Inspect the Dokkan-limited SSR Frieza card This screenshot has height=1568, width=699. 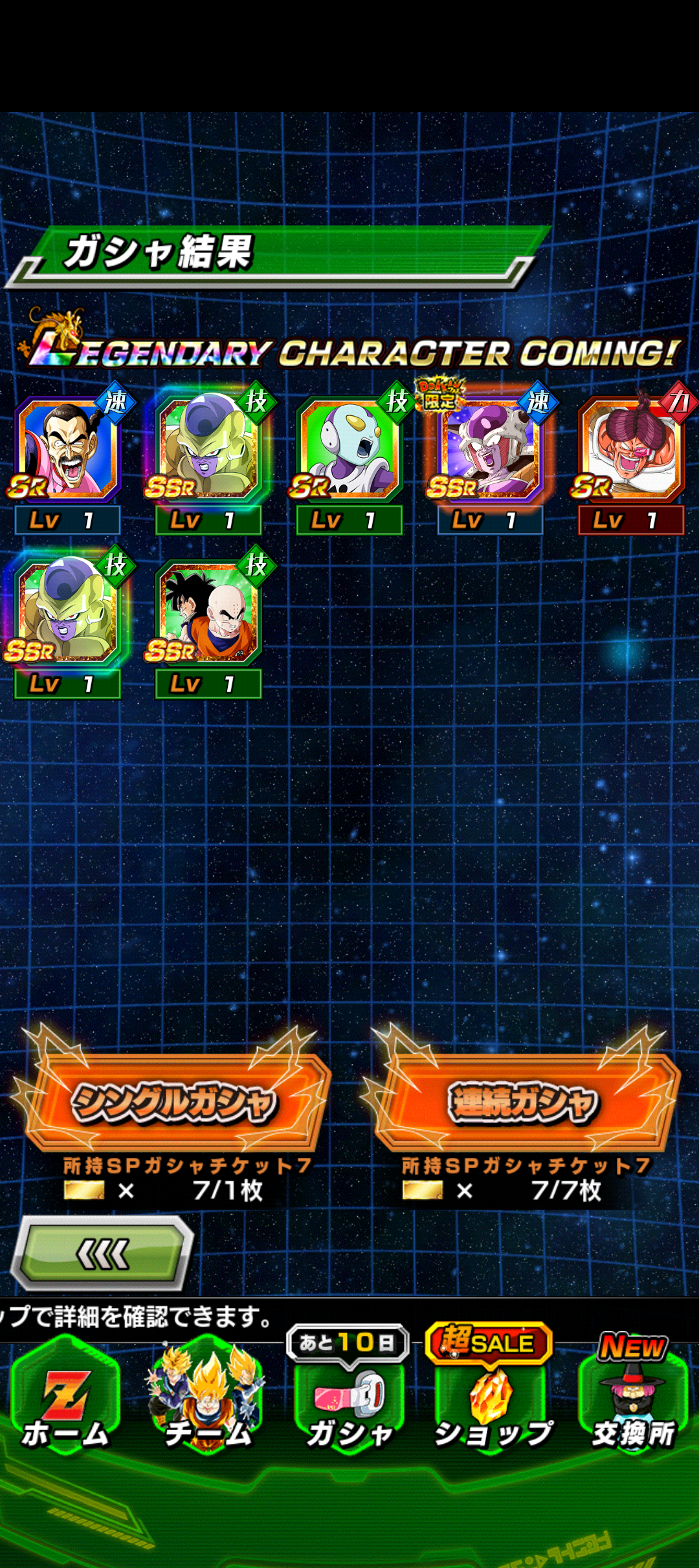(x=490, y=451)
